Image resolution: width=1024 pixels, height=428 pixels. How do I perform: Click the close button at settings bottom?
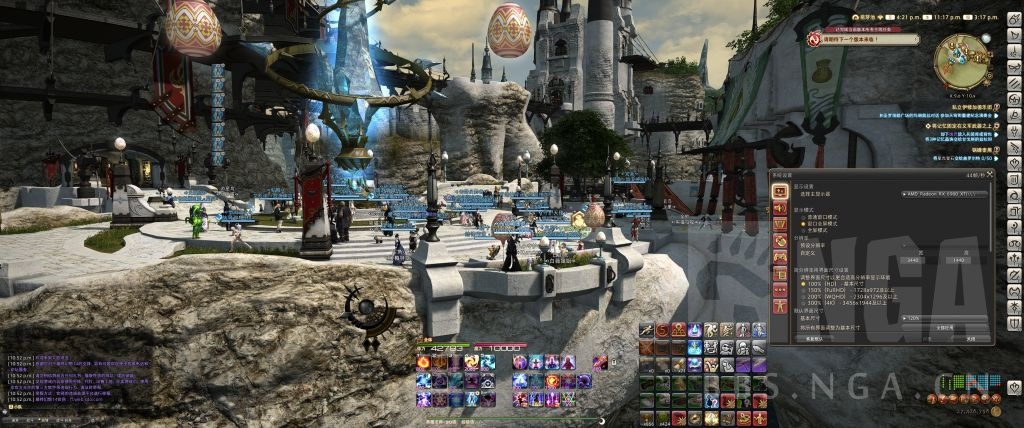(x=969, y=339)
